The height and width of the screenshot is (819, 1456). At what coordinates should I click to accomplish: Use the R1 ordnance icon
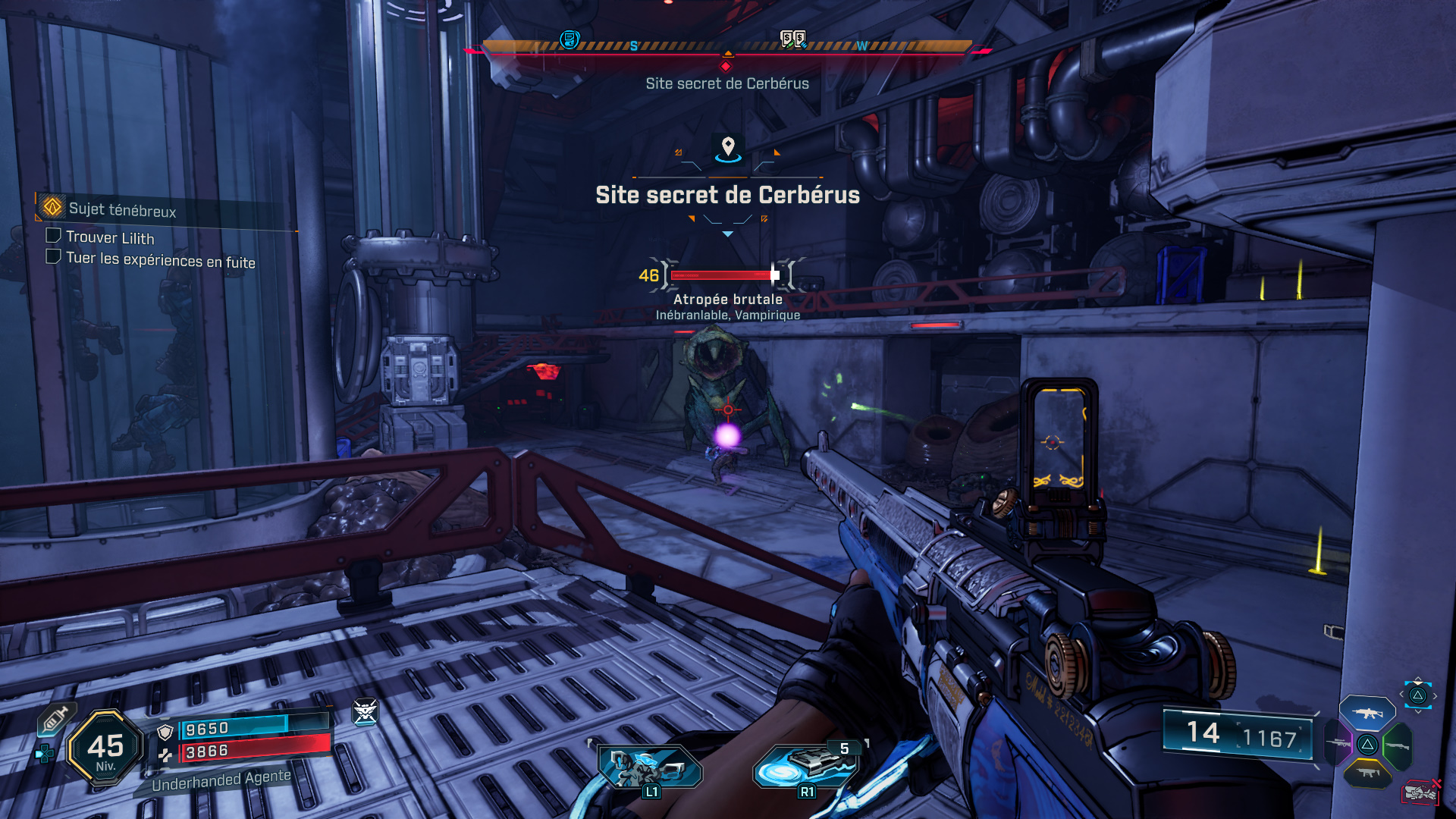point(807,767)
